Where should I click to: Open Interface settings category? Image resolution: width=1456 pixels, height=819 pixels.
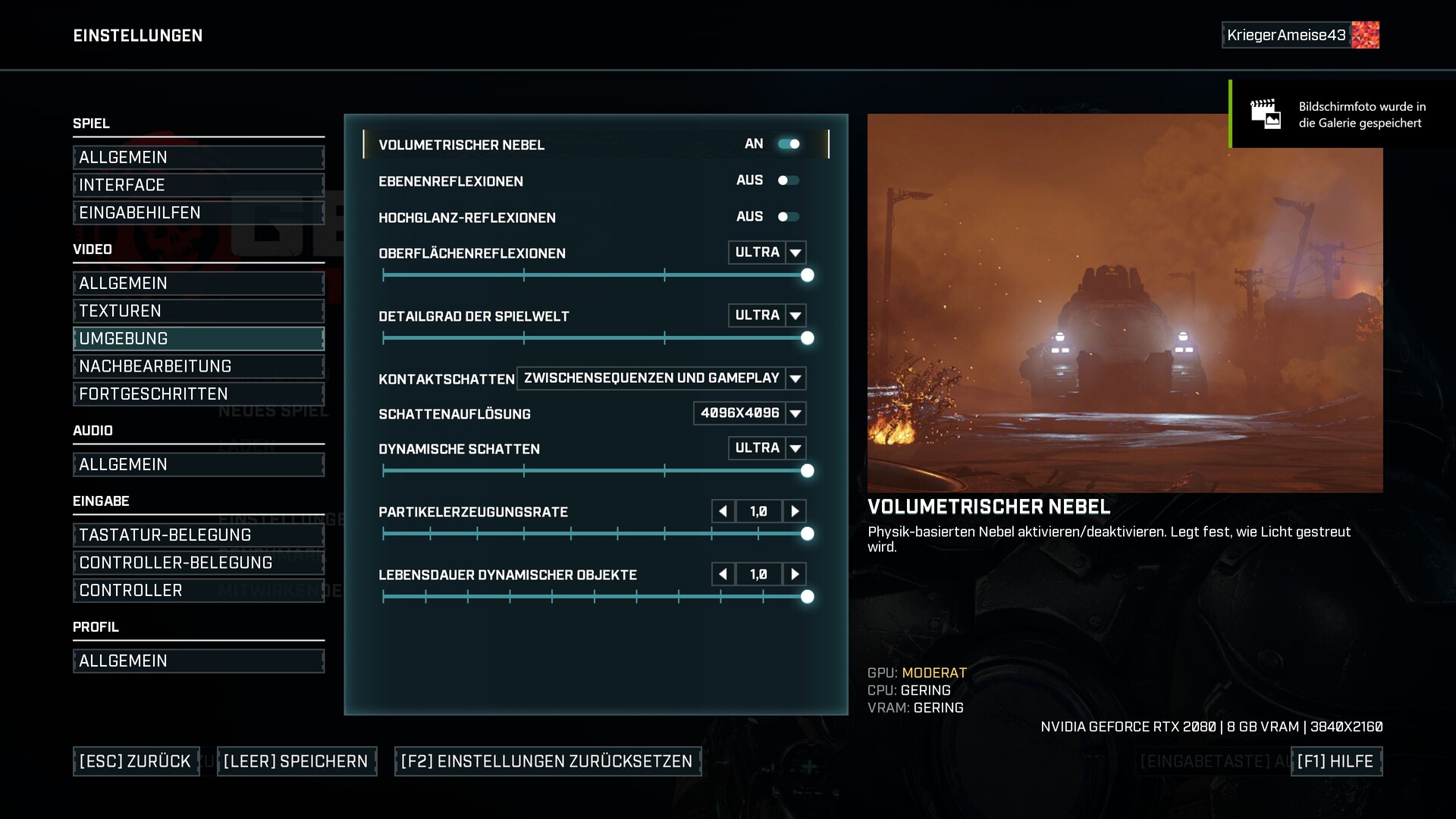point(199,185)
